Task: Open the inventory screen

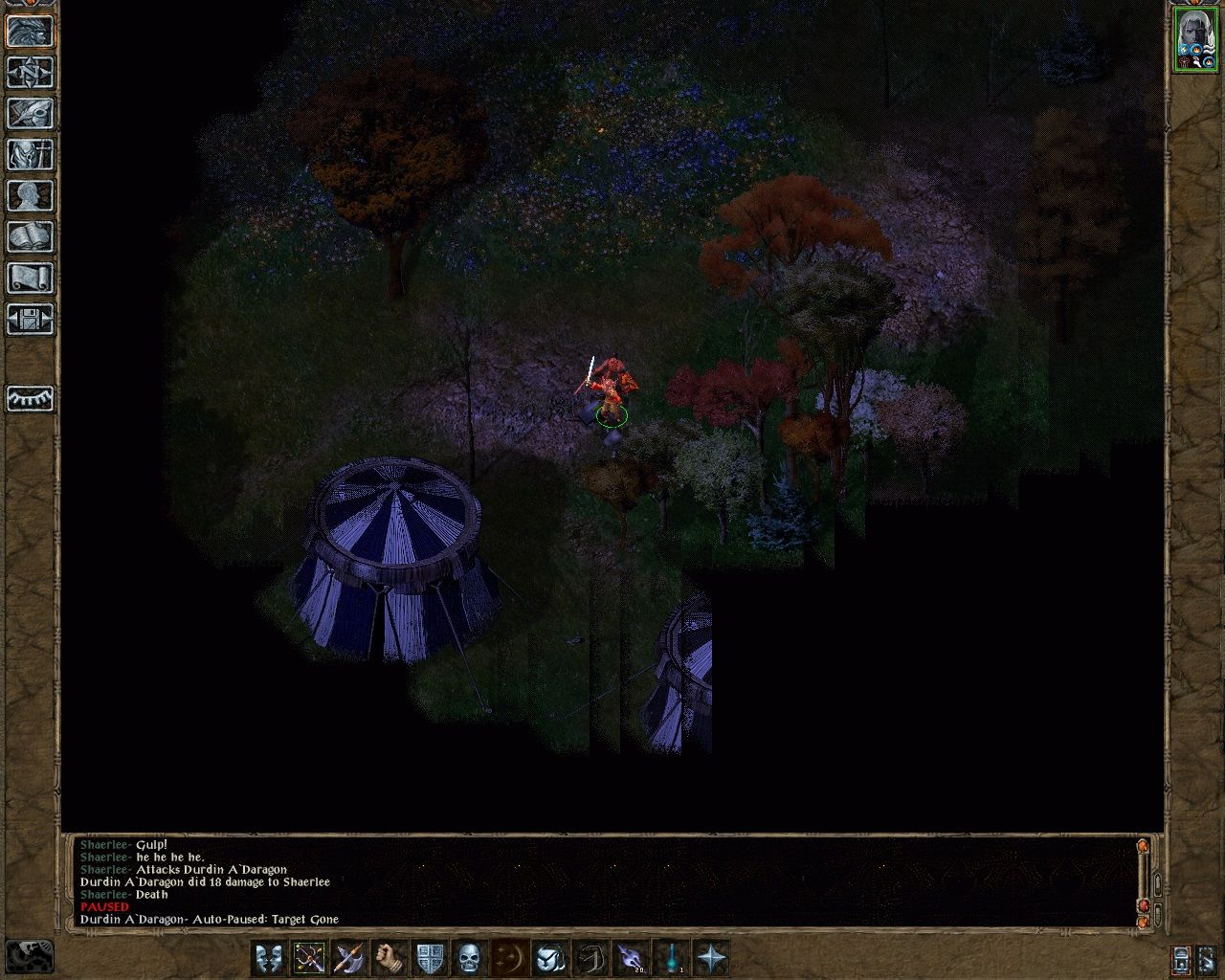Action: pos(27,155)
